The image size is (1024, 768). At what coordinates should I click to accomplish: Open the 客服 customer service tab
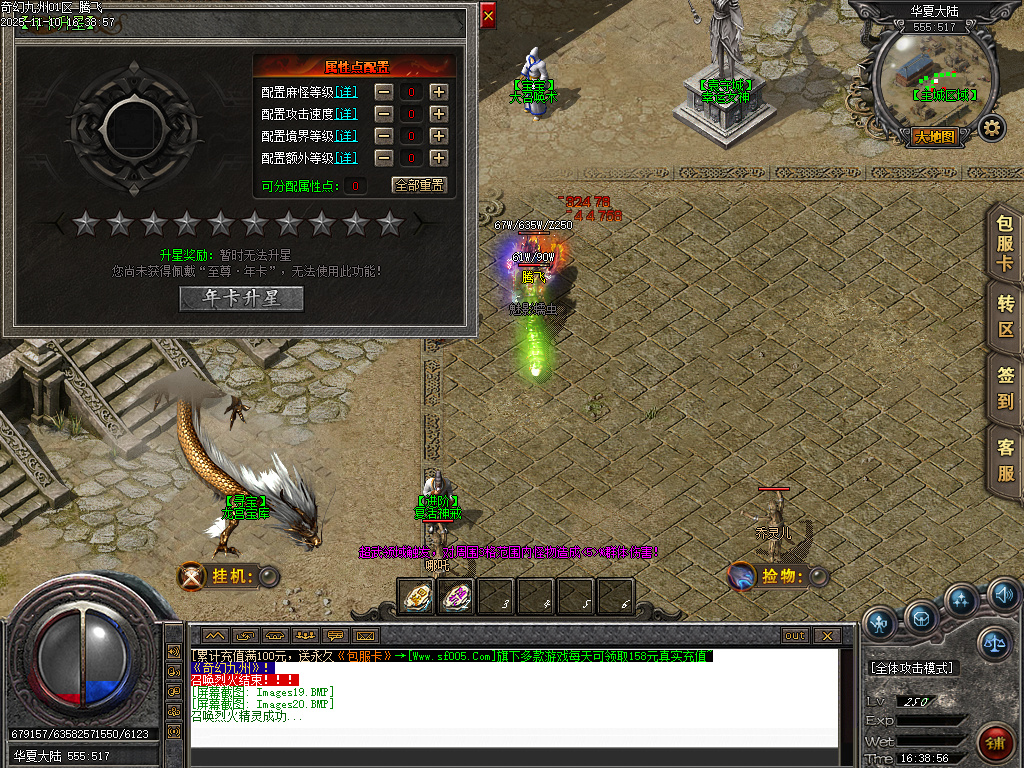coord(1005,460)
